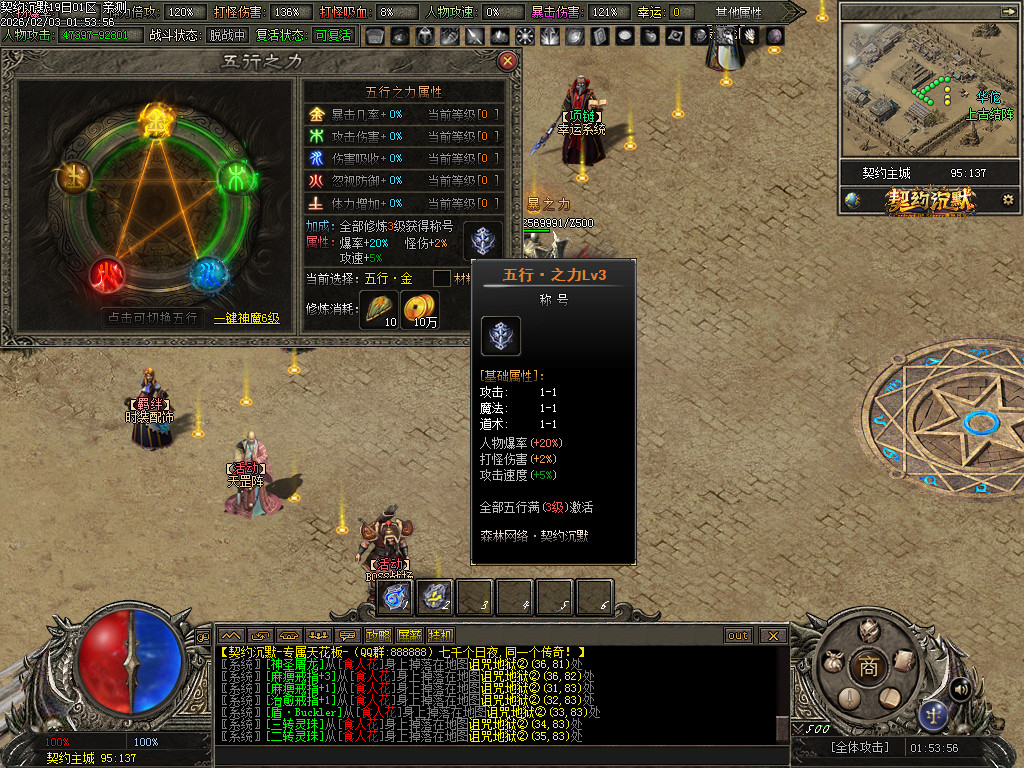Open the gear settings below the minimap
The width and height of the screenshot is (1024, 768).
click(x=1008, y=200)
